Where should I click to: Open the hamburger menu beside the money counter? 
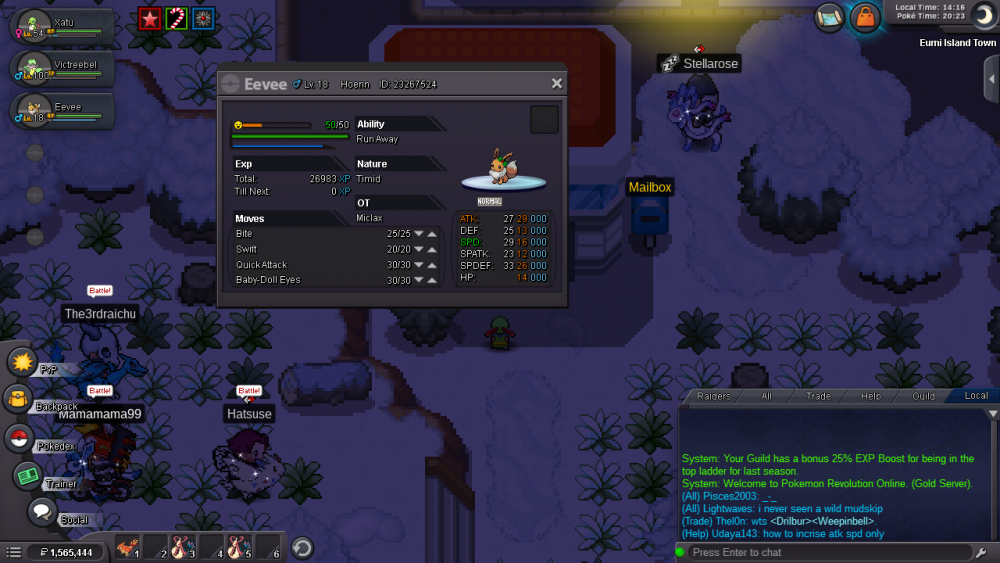coord(13,552)
